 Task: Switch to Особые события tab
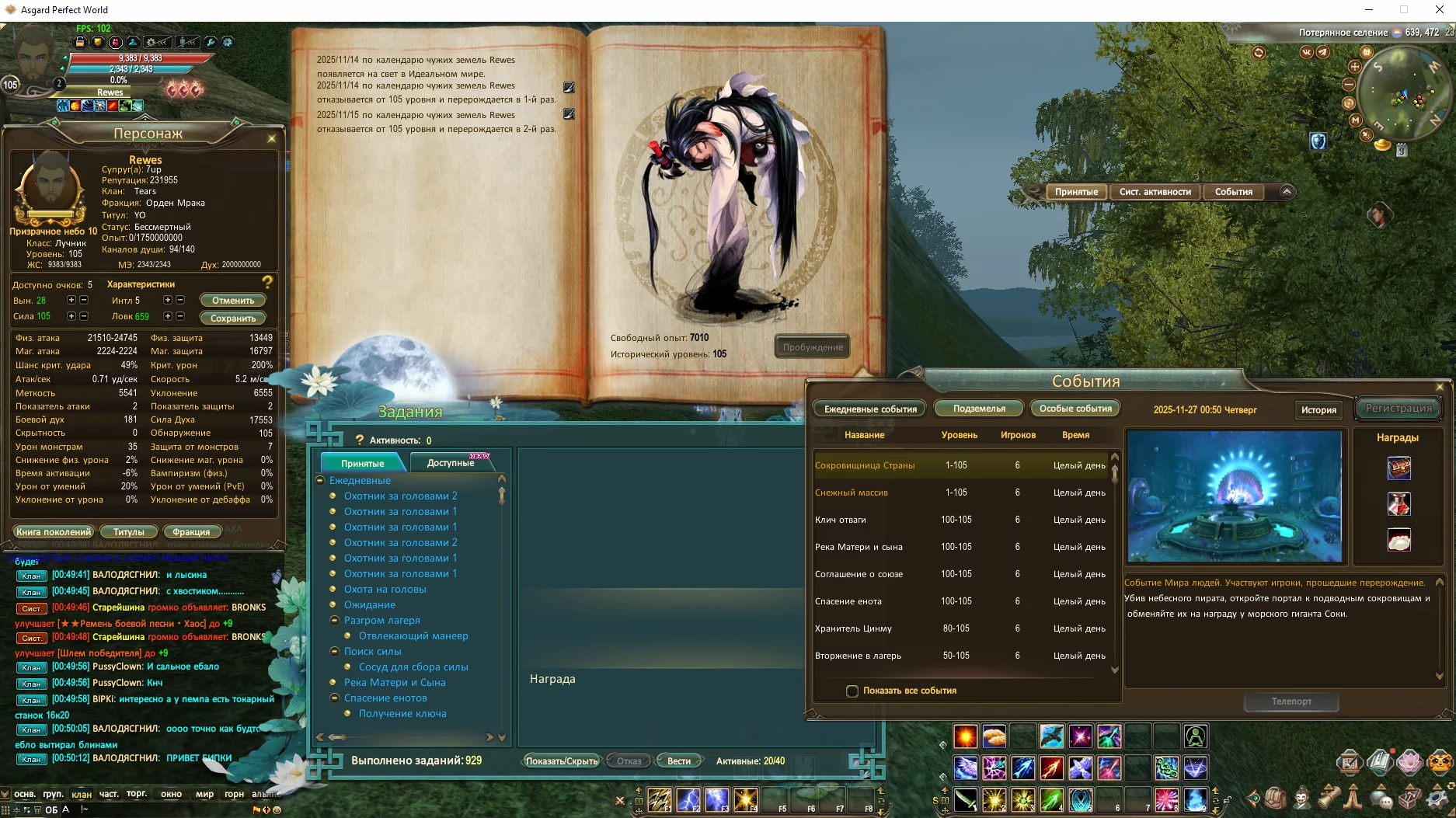(x=1075, y=408)
